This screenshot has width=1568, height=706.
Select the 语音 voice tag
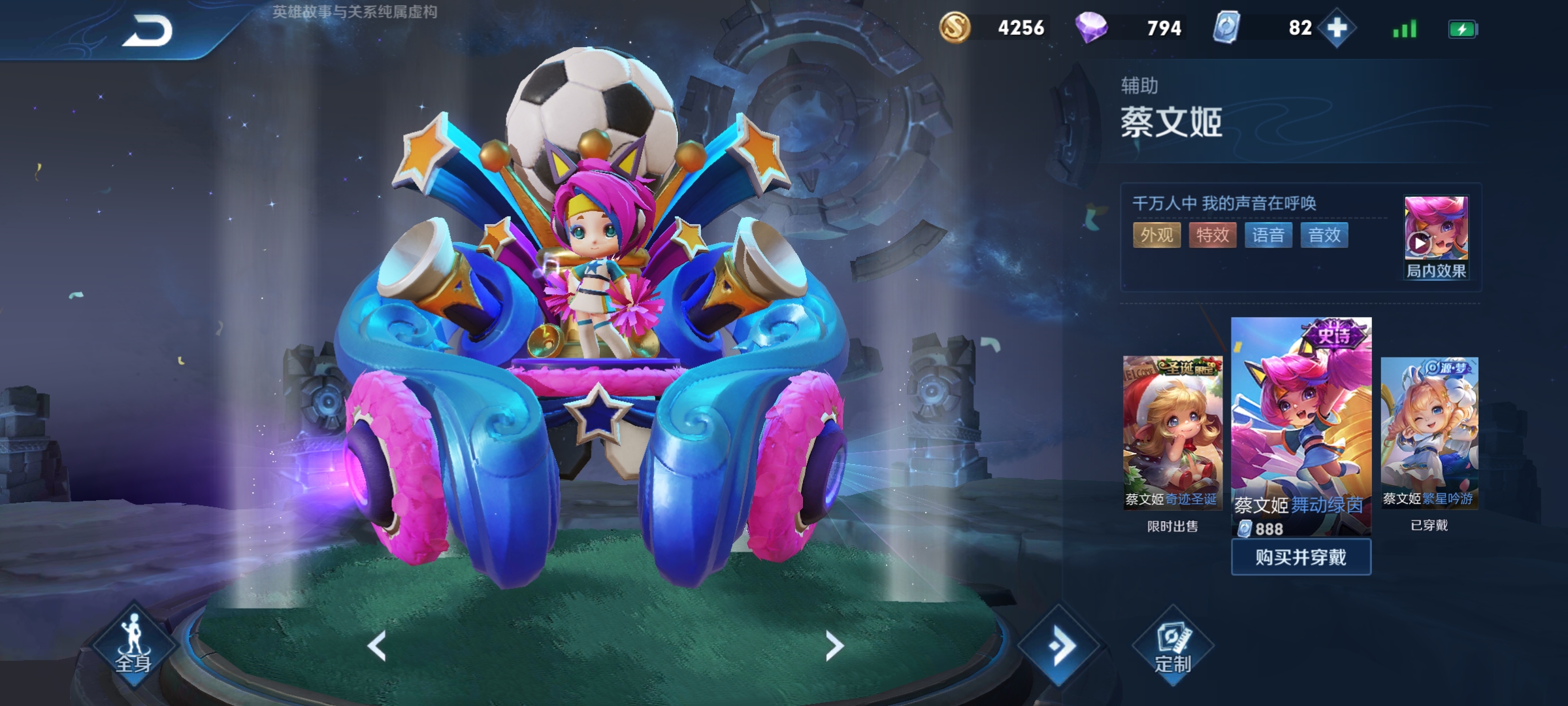pyautogui.click(x=1268, y=235)
